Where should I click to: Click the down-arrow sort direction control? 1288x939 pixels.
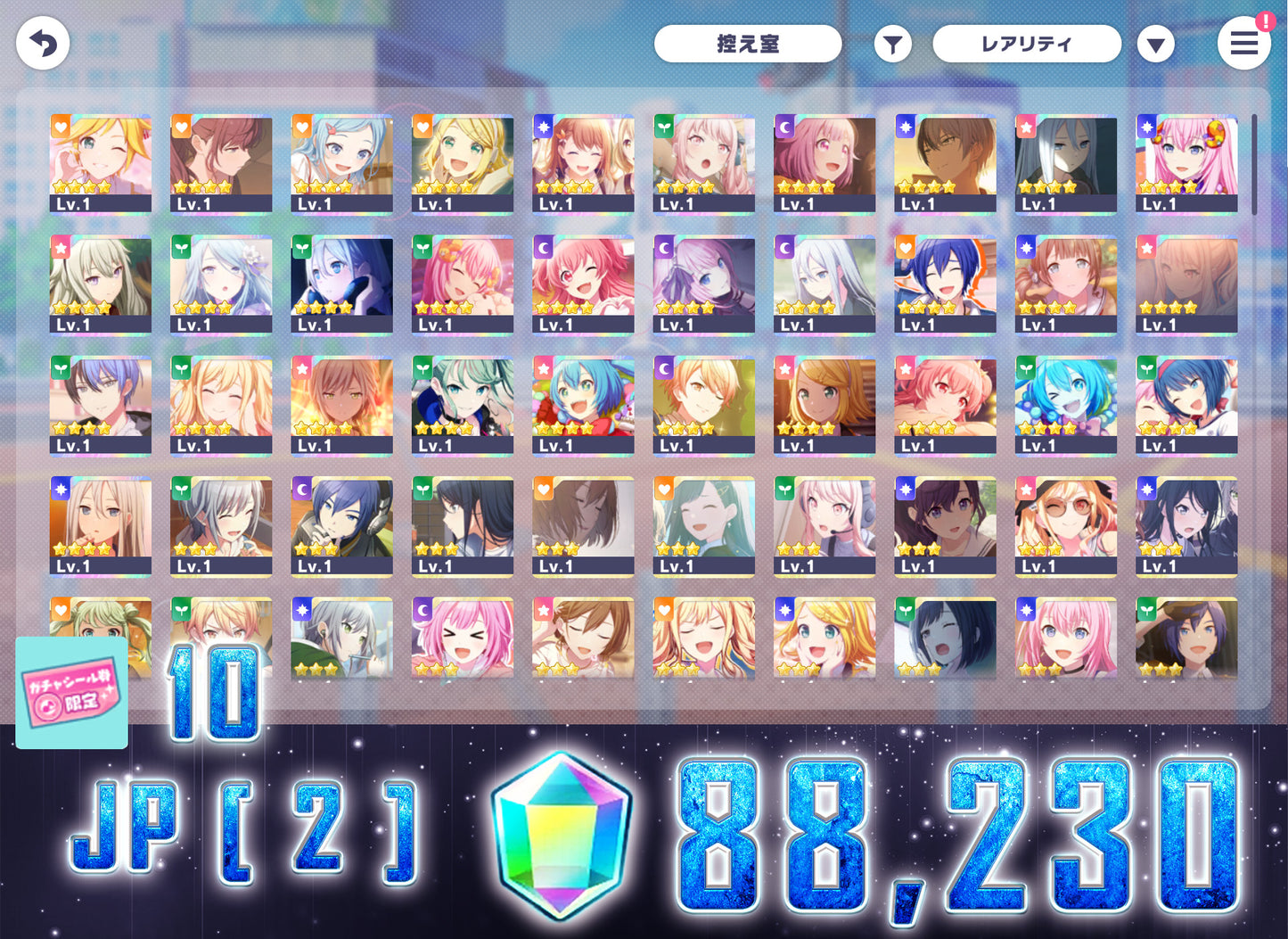pos(1156,43)
